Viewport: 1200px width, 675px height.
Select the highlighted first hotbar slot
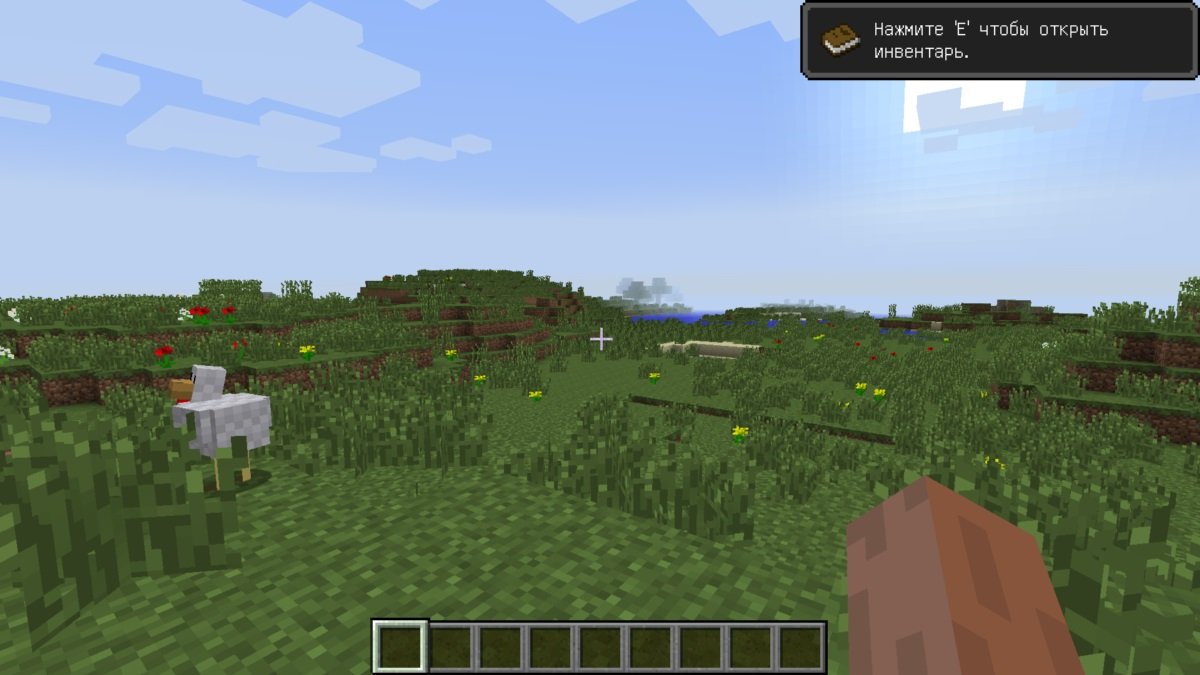(x=401, y=647)
